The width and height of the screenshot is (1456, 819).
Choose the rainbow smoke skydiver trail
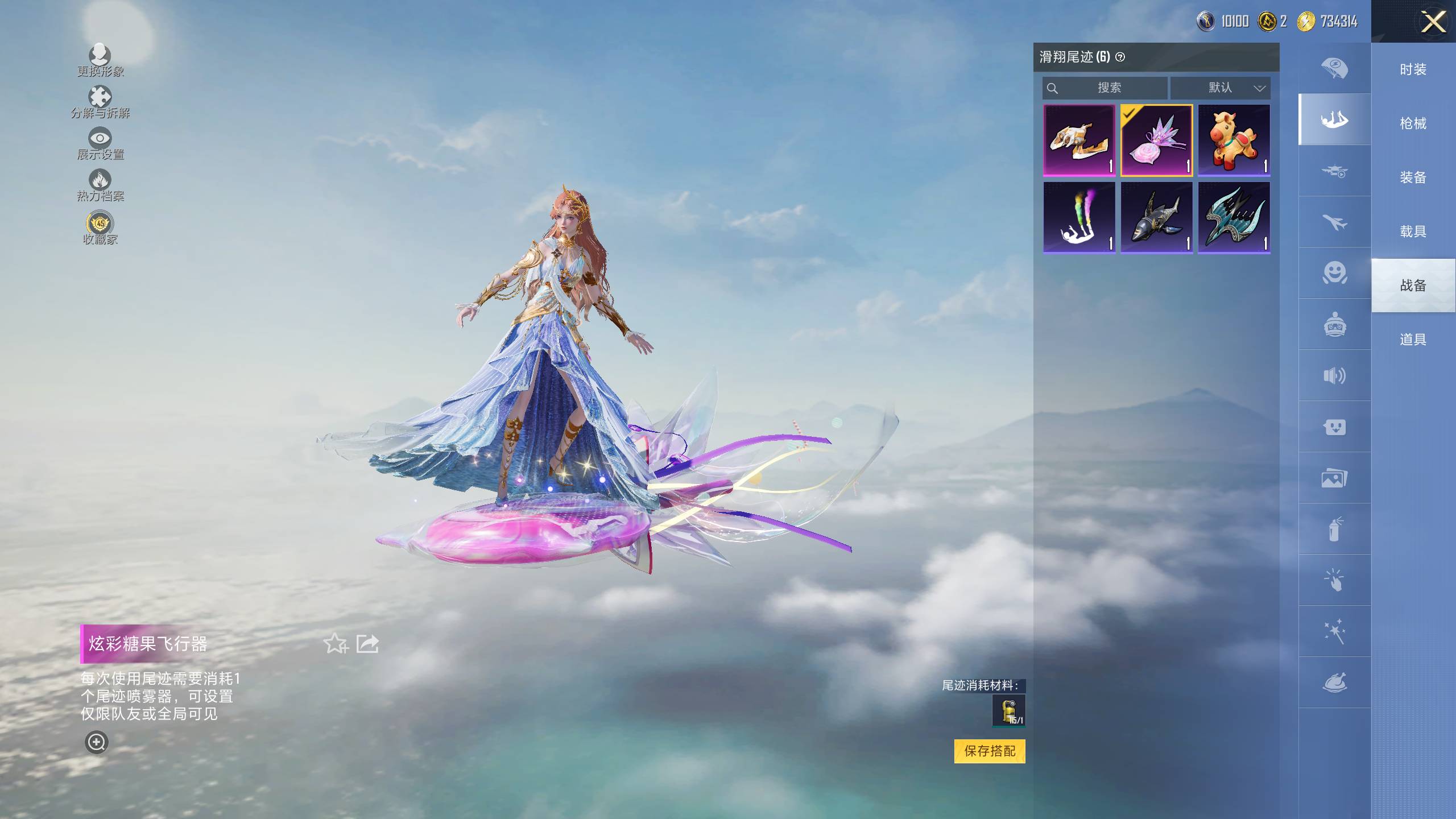[x=1079, y=217]
